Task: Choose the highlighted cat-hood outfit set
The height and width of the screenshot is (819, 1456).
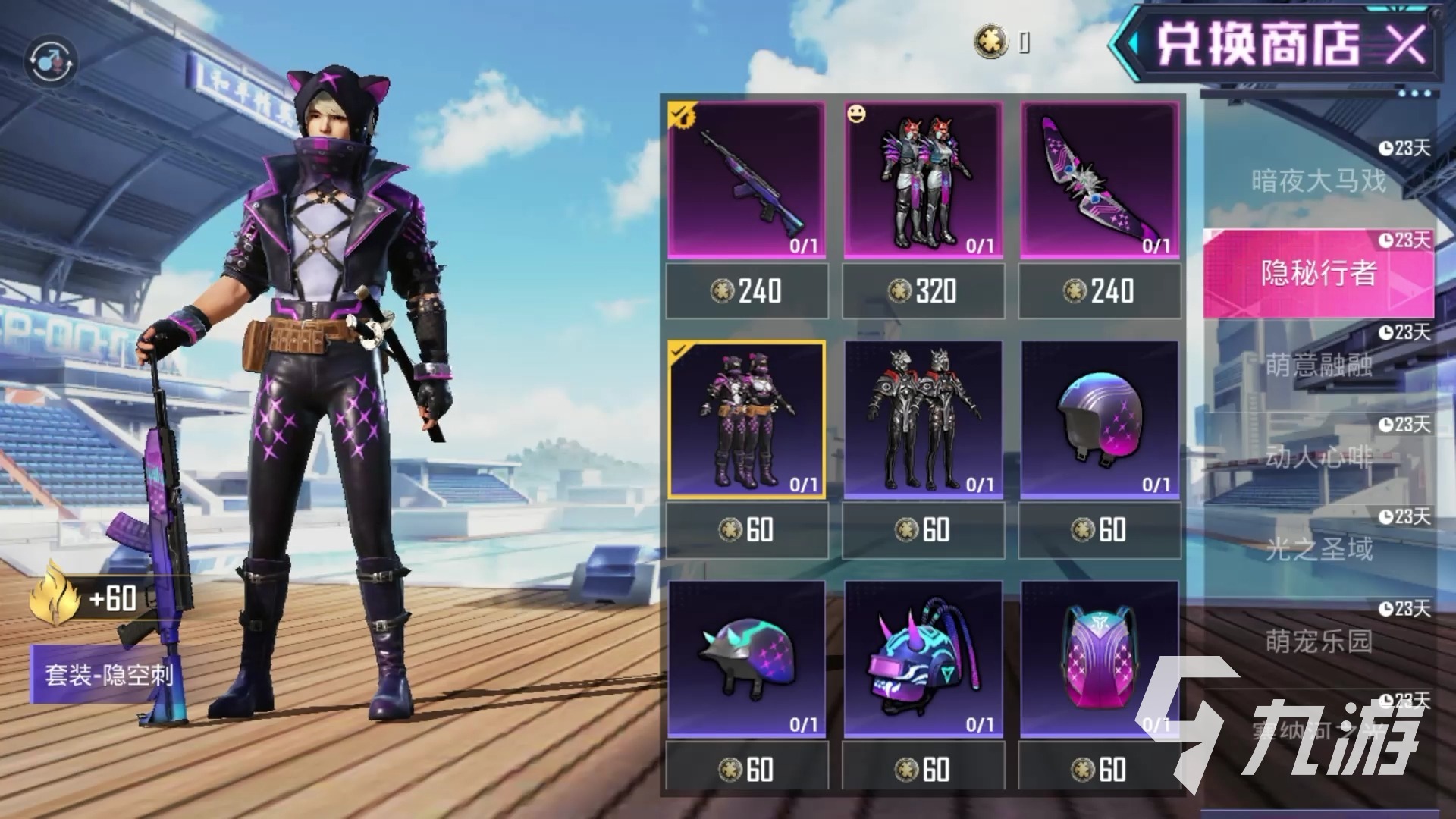Action: [746, 419]
